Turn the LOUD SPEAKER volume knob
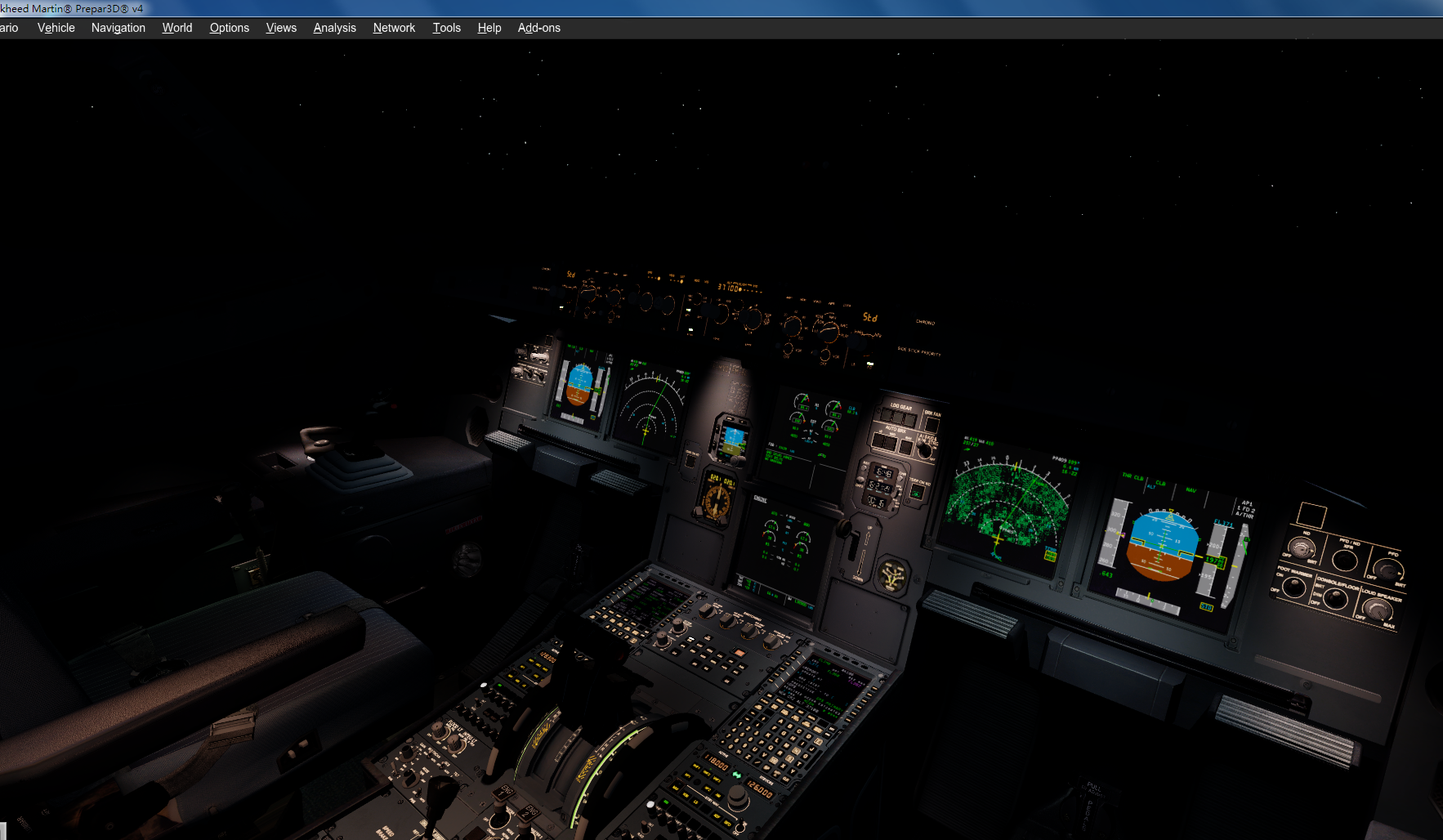The width and height of the screenshot is (1443, 840). click(1378, 608)
